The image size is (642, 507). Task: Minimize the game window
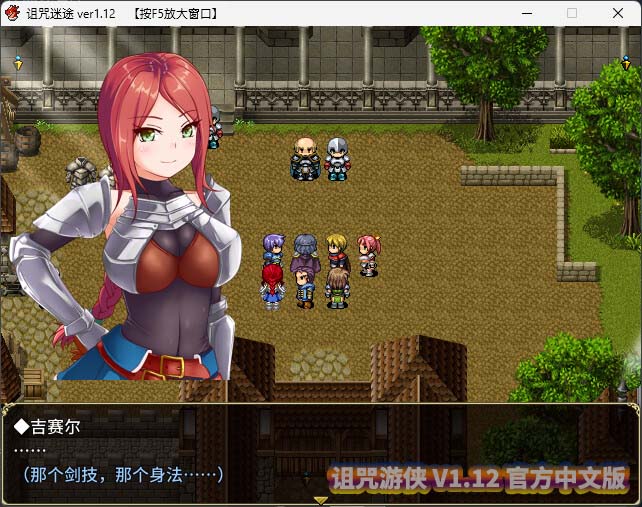pos(526,13)
